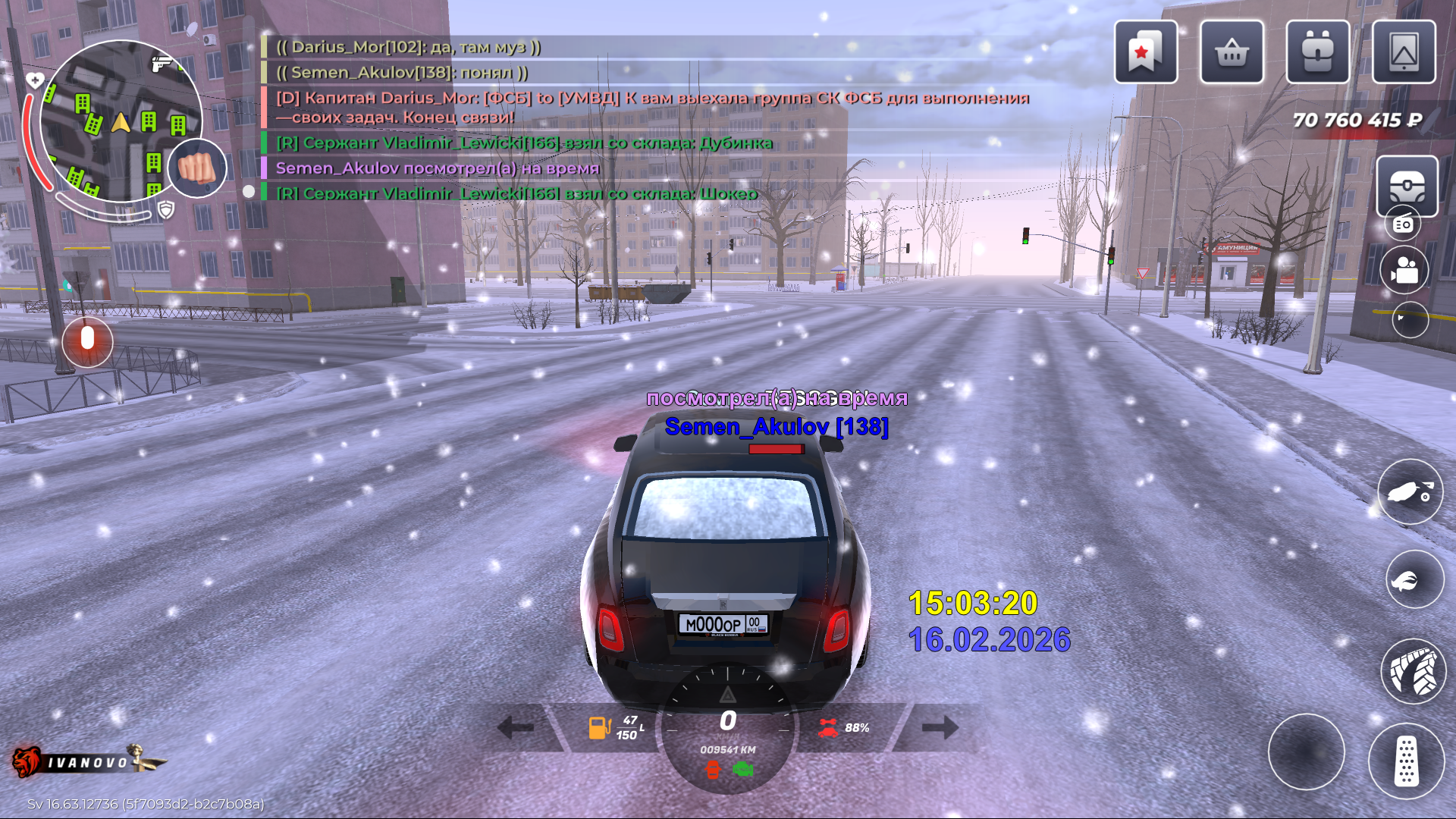
Task: Toggle the car radio
Action: pyautogui.click(x=1403, y=224)
